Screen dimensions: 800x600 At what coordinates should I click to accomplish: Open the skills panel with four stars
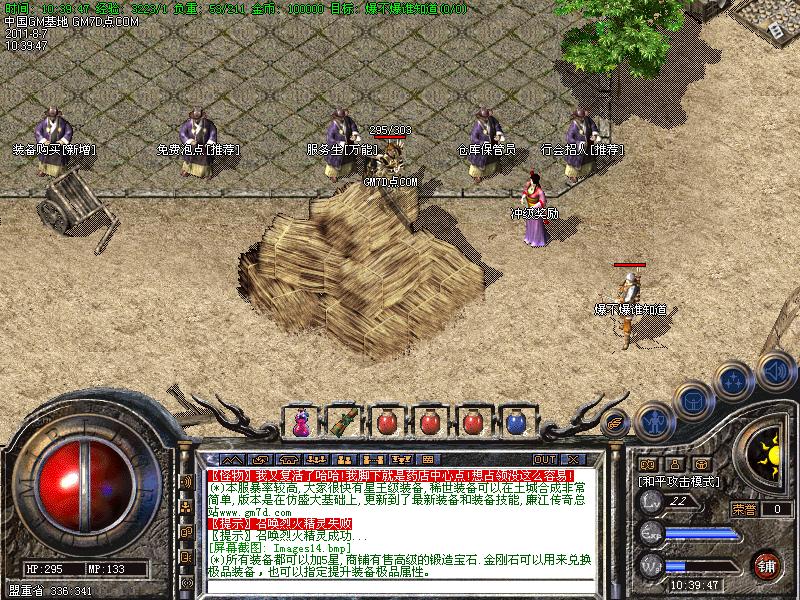(734, 381)
